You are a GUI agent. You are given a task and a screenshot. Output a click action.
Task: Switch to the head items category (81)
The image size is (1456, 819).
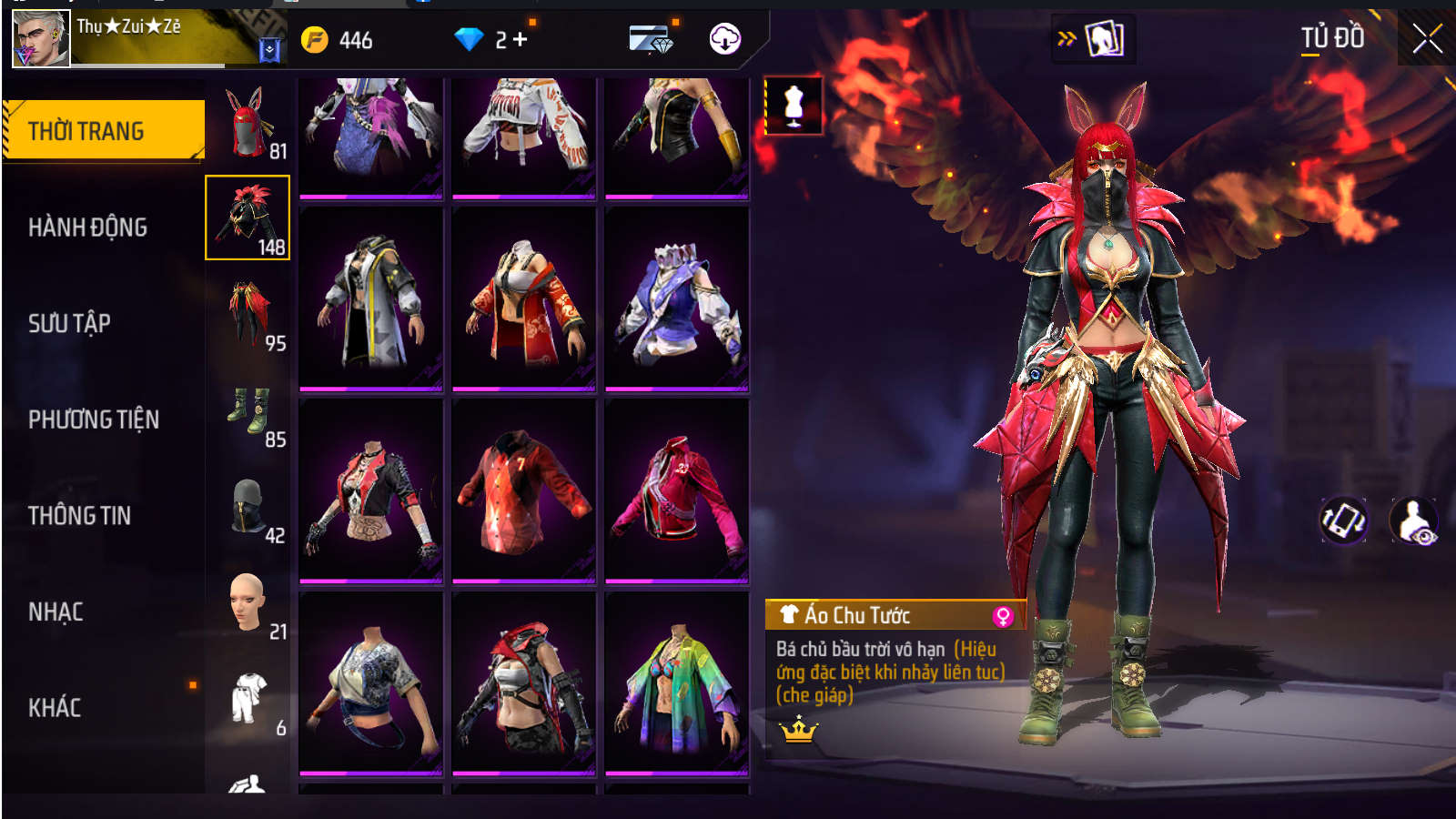pyautogui.click(x=248, y=122)
